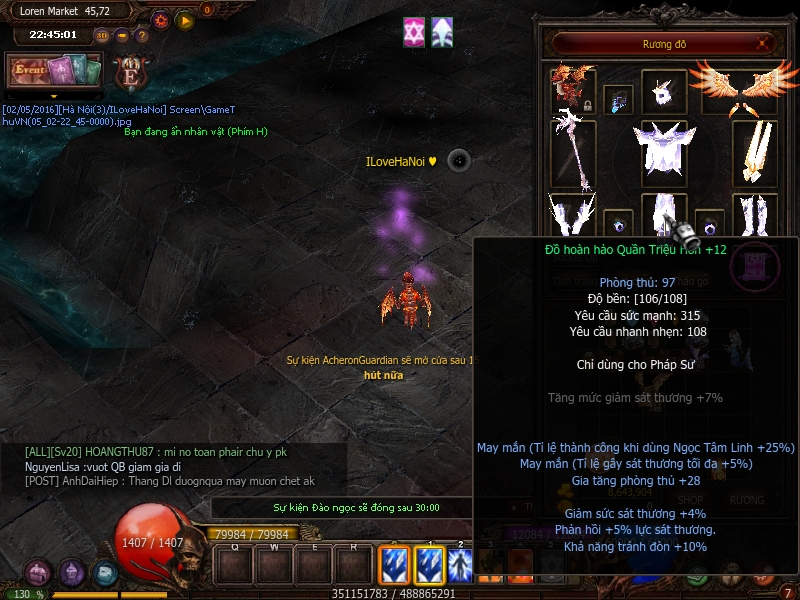Select the equipped white boots slot
The width and height of the screenshot is (800, 600).
coord(755,217)
